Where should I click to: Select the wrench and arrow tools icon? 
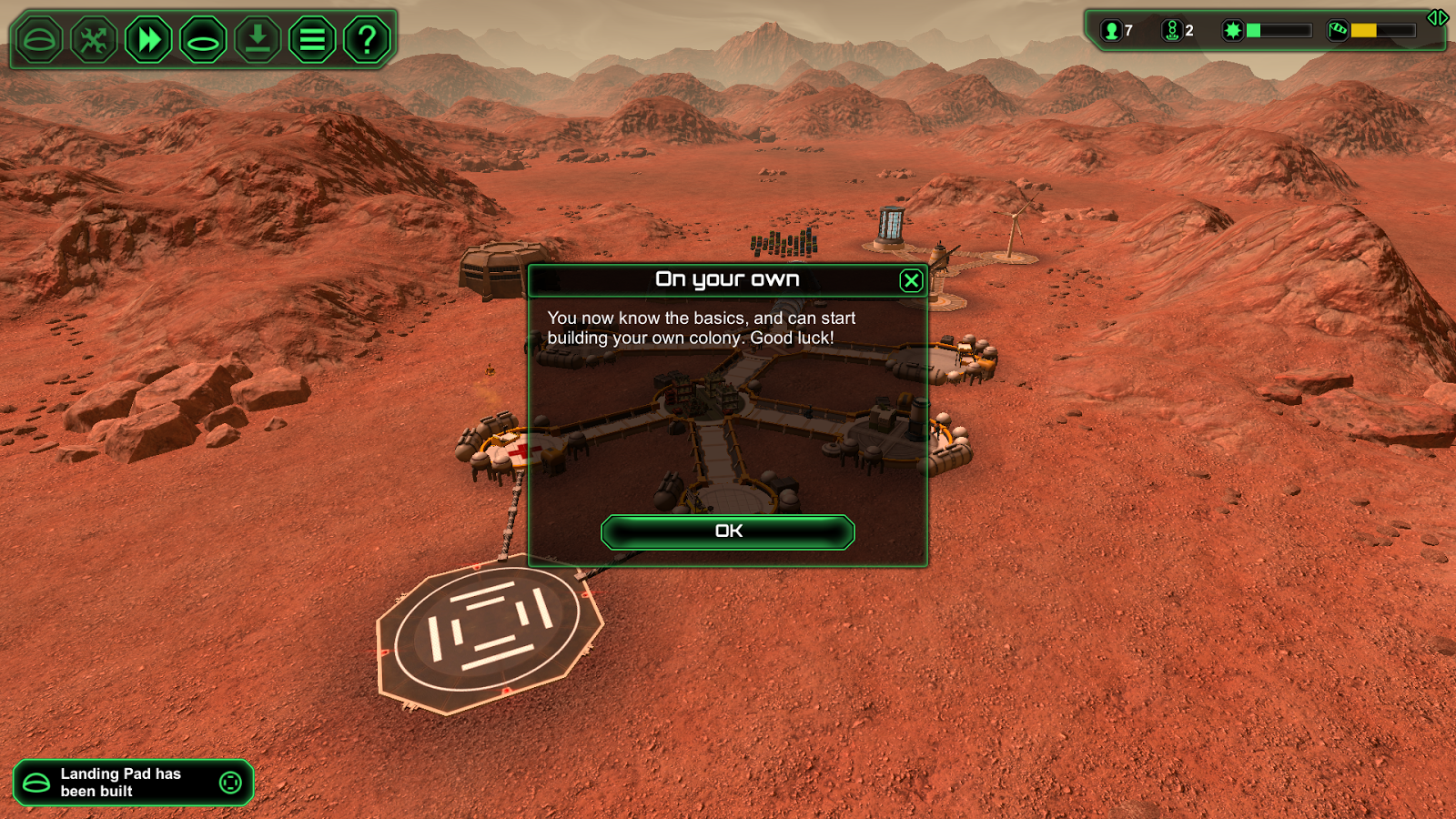(94, 40)
